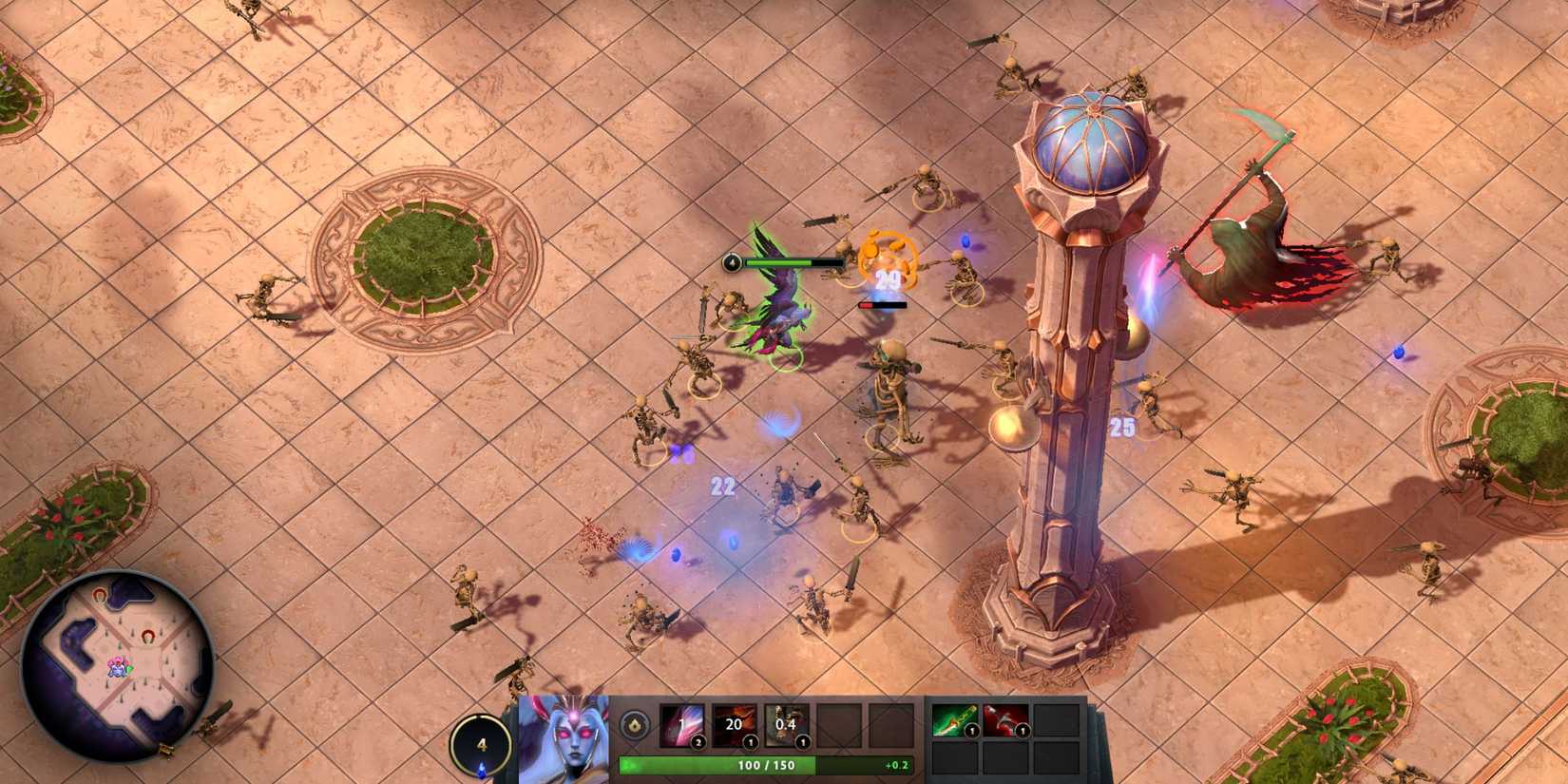Click the top-right enemy spawn marker on minimap

tap(149, 636)
